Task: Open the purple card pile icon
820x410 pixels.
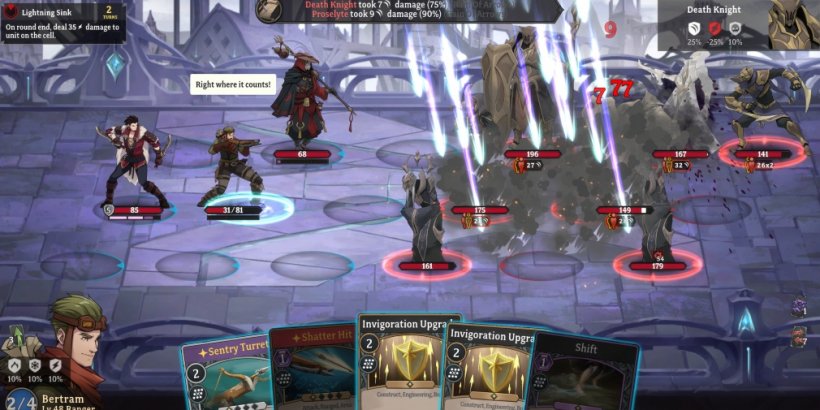Action: [799, 305]
